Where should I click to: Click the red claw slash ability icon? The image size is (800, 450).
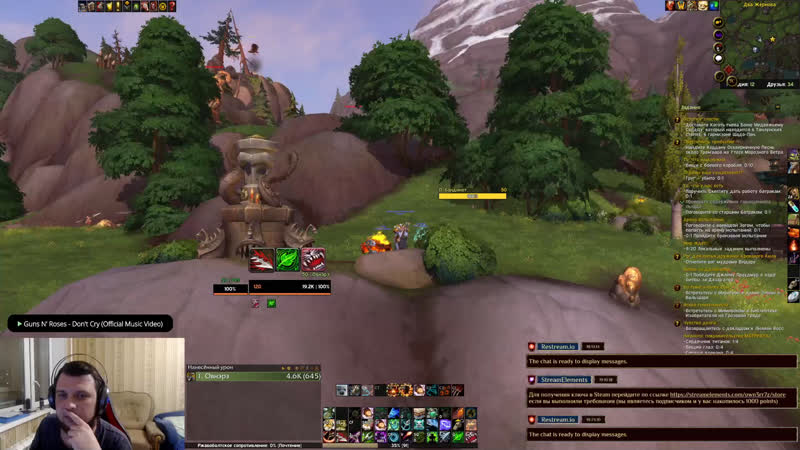coord(262,260)
